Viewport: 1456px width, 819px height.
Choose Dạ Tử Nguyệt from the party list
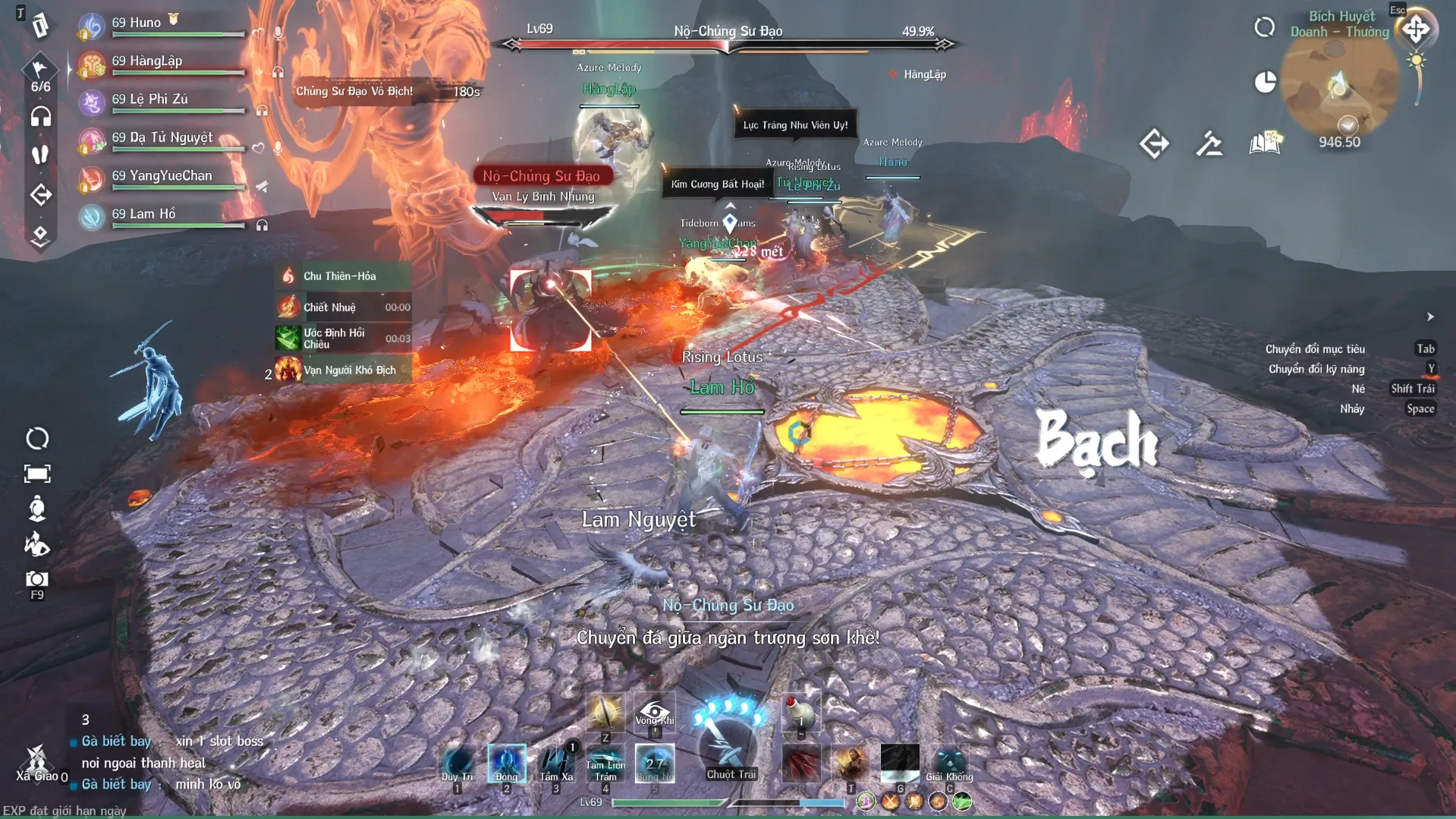click(162, 139)
